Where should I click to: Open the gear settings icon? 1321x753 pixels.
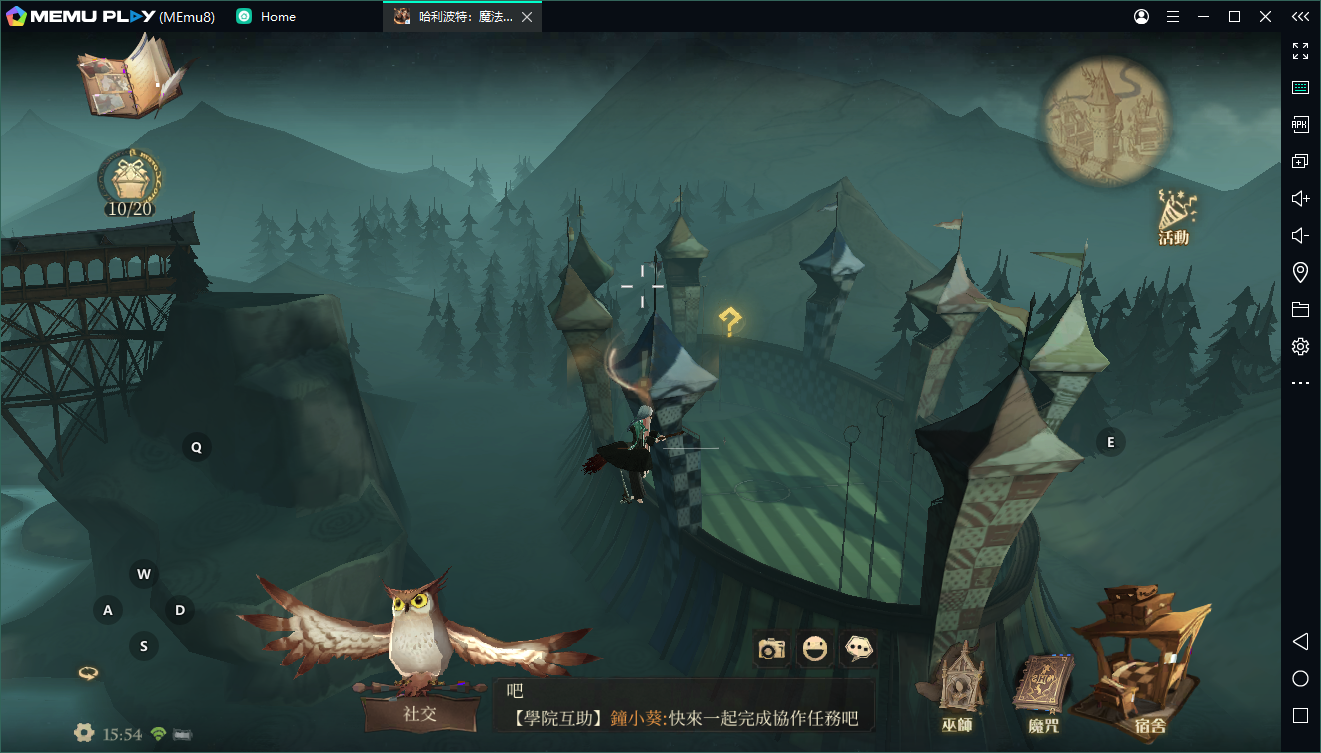click(x=84, y=733)
